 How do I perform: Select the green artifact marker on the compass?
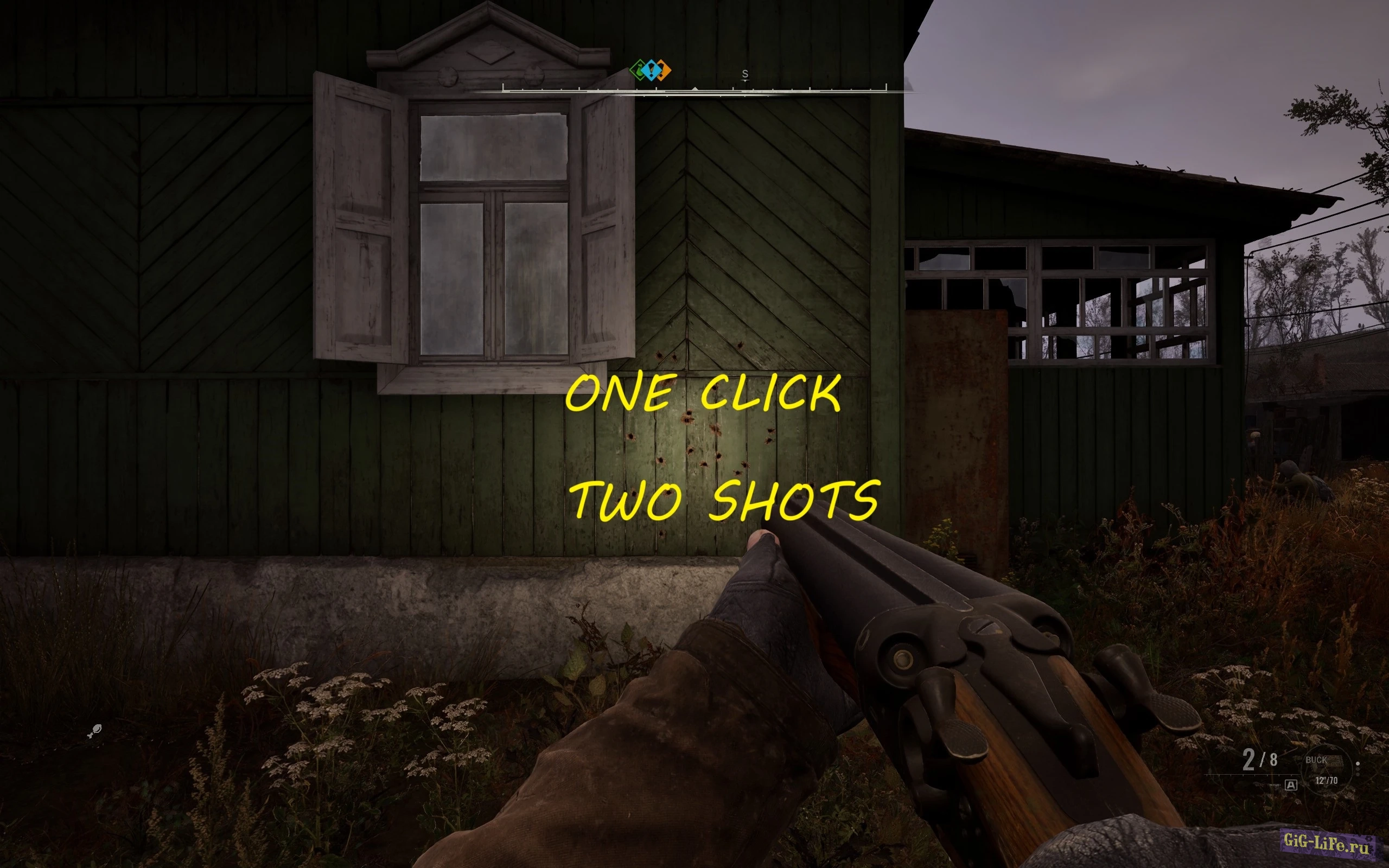tap(639, 70)
